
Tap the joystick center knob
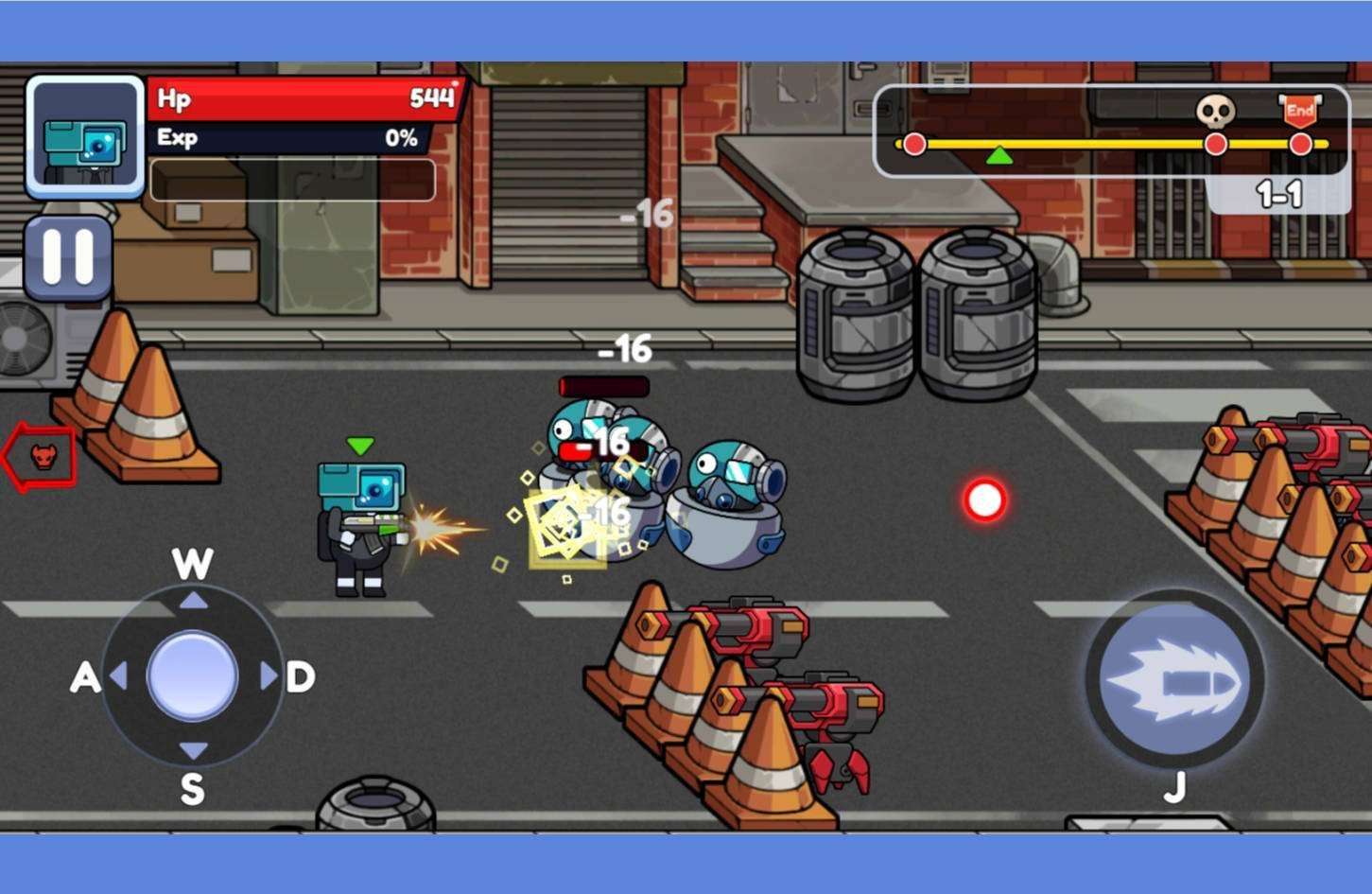click(x=193, y=676)
